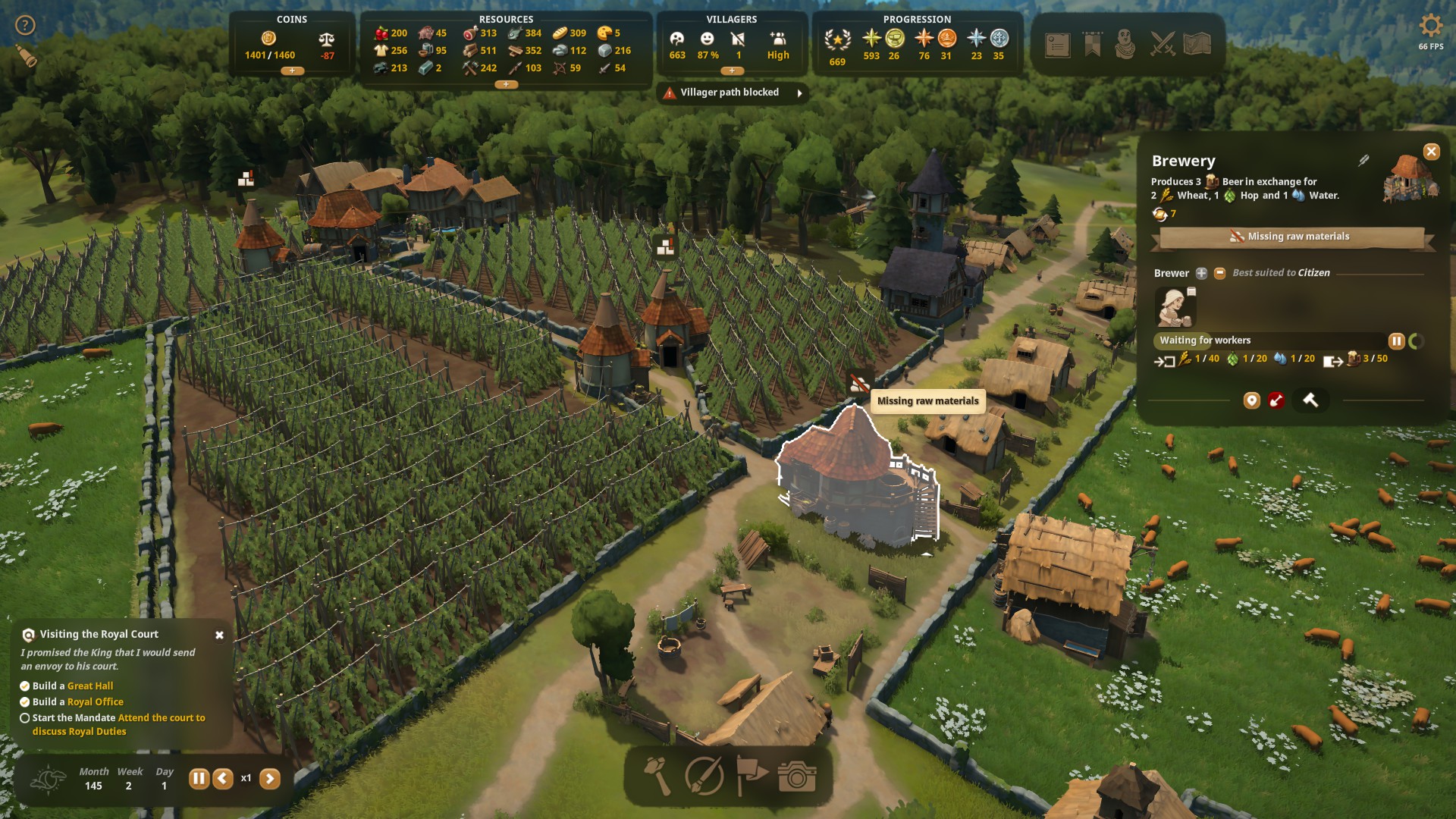Click the red shovel demolish button
Image resolution: width=1456 pixels, height=819 pixels.
pos(1276,400)
